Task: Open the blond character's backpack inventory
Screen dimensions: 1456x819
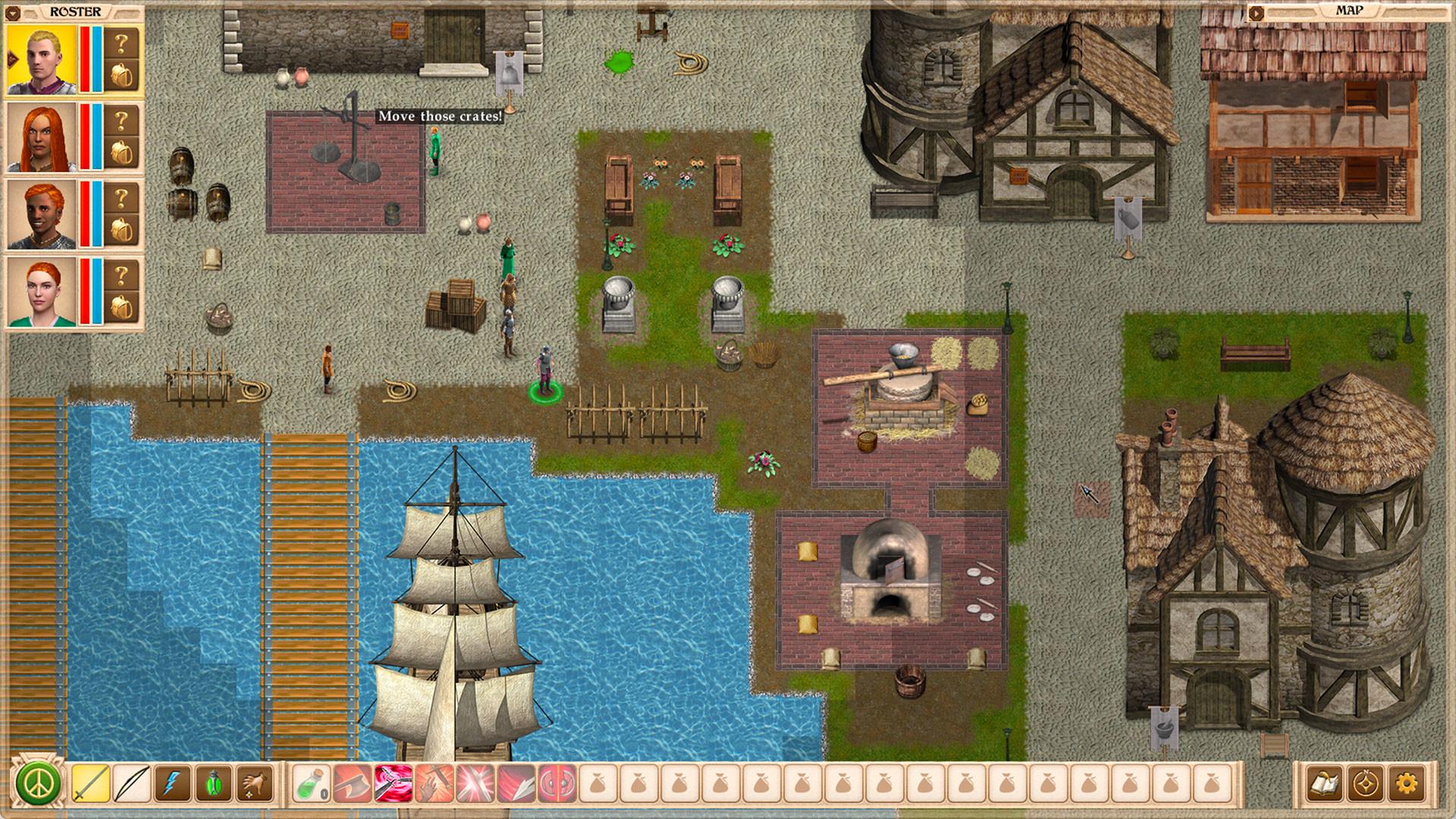Action: pyautogui.click(x=121, y=76)
